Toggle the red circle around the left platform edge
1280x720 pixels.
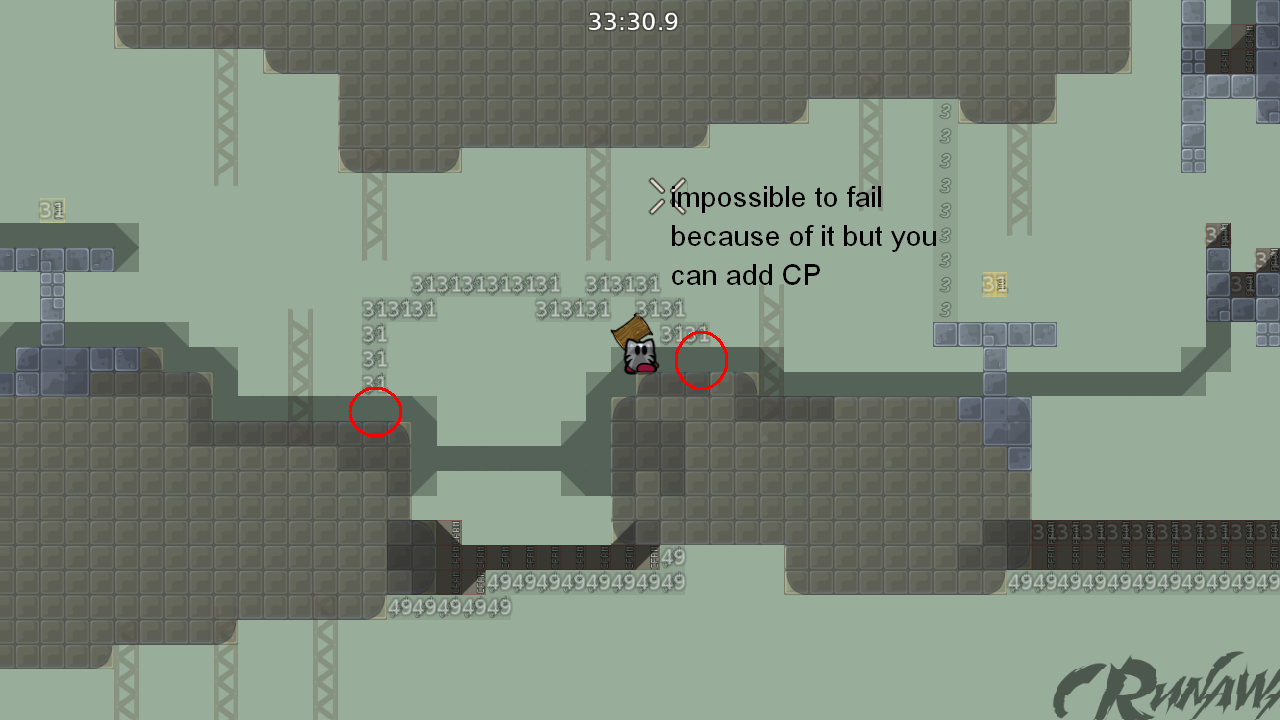coord(375,411)
